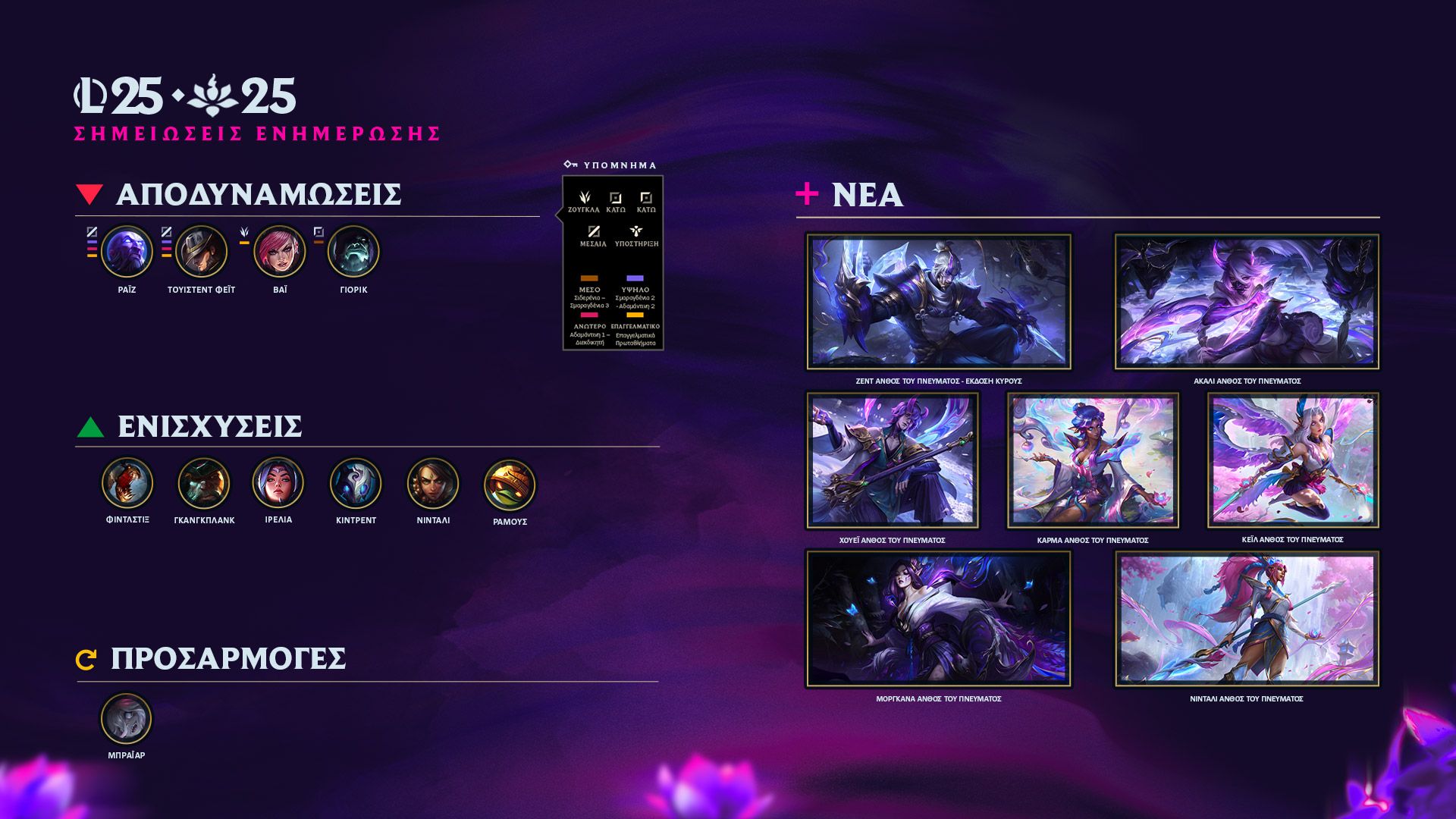
Task: View the Spirit Blossom Zed splash art
Action: pos(938,302)
